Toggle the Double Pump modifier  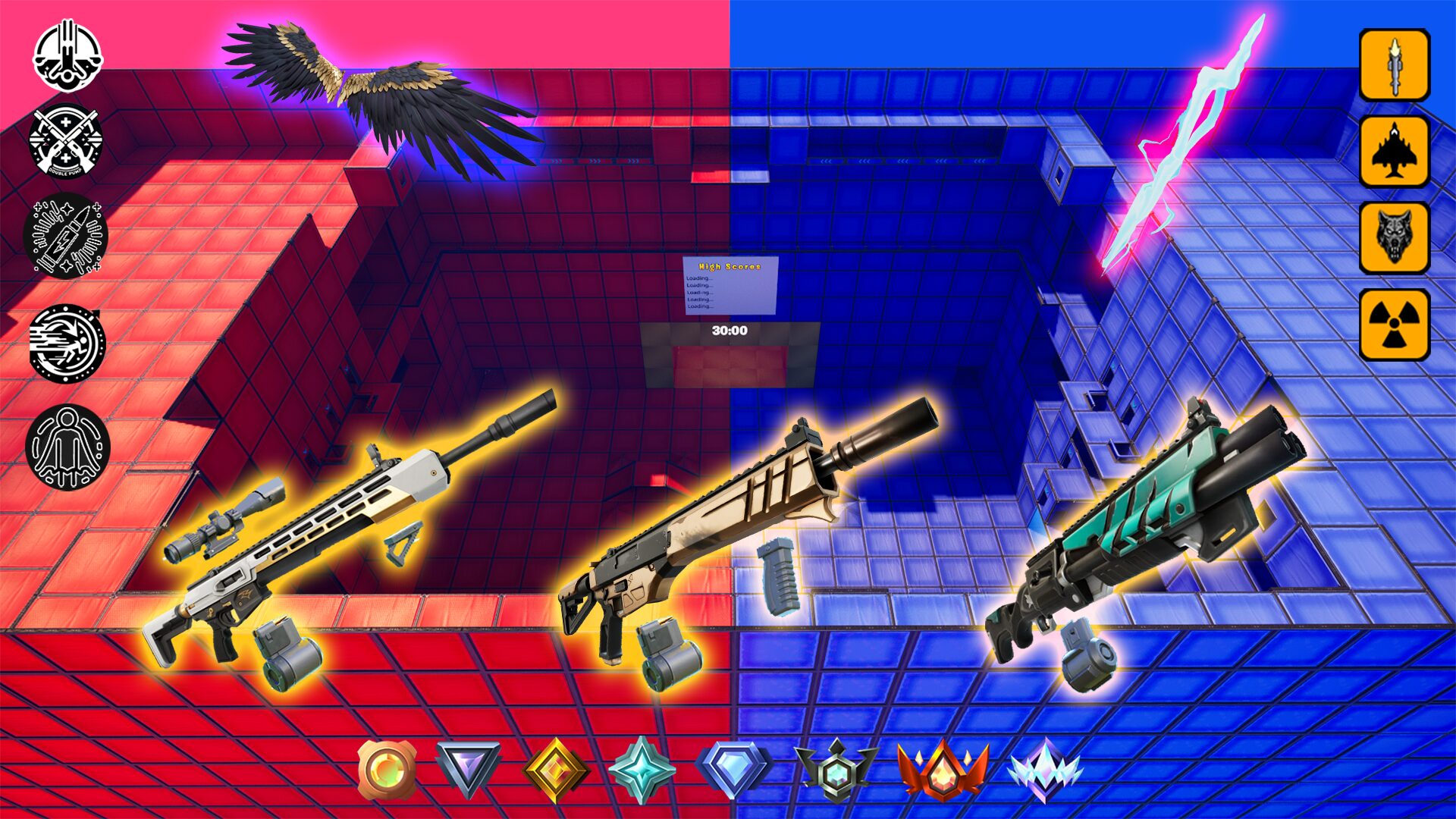point(67,144)
